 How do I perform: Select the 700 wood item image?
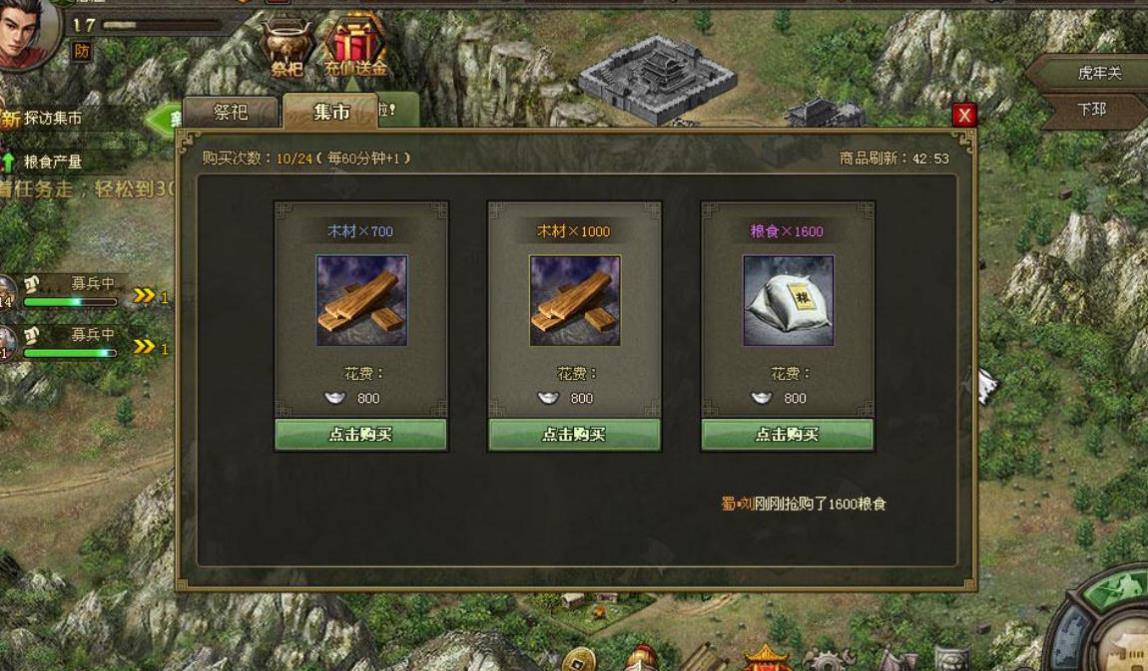(x=361, y=300)
